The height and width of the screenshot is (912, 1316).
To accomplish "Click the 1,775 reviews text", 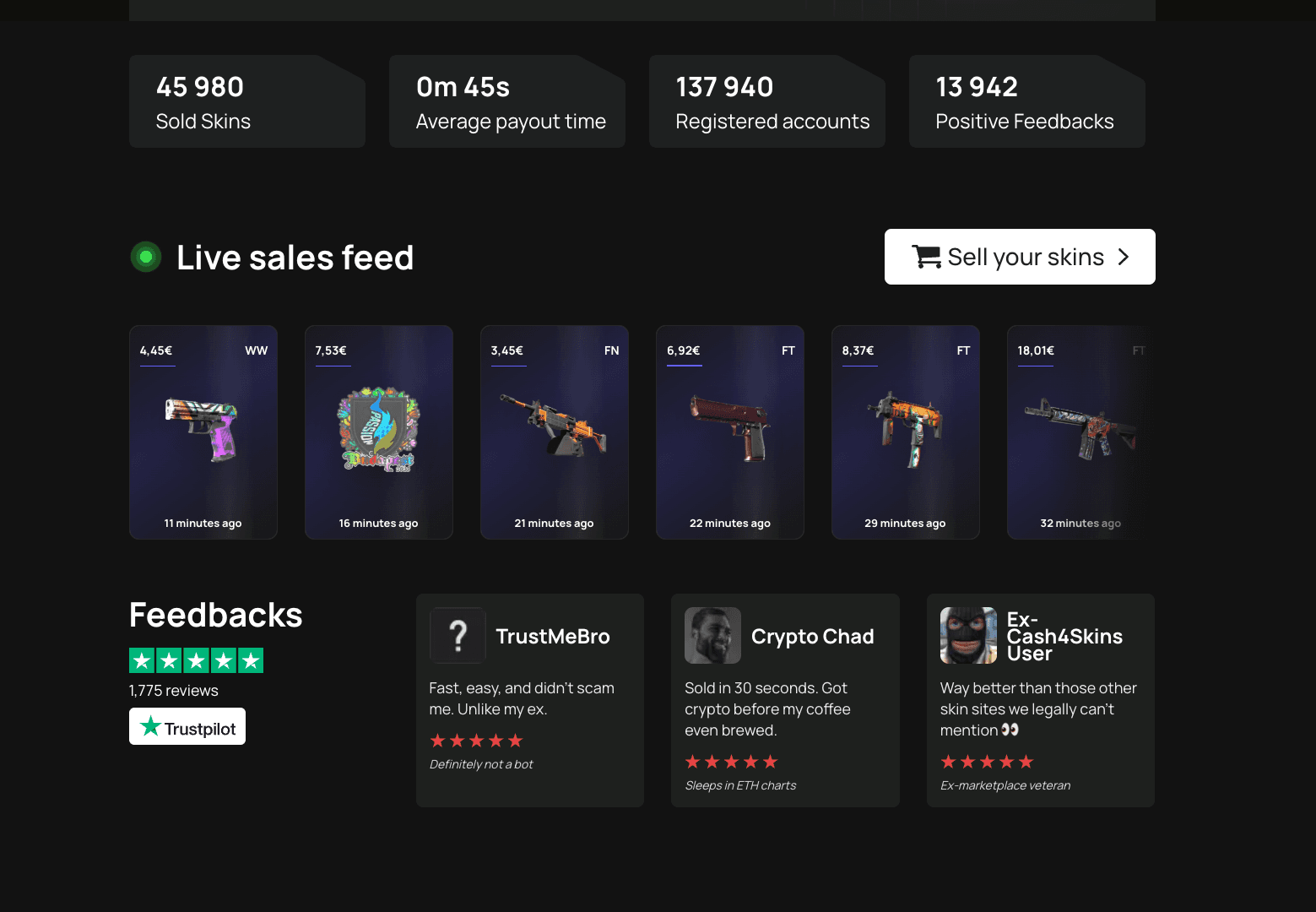I will coord(172,690).
